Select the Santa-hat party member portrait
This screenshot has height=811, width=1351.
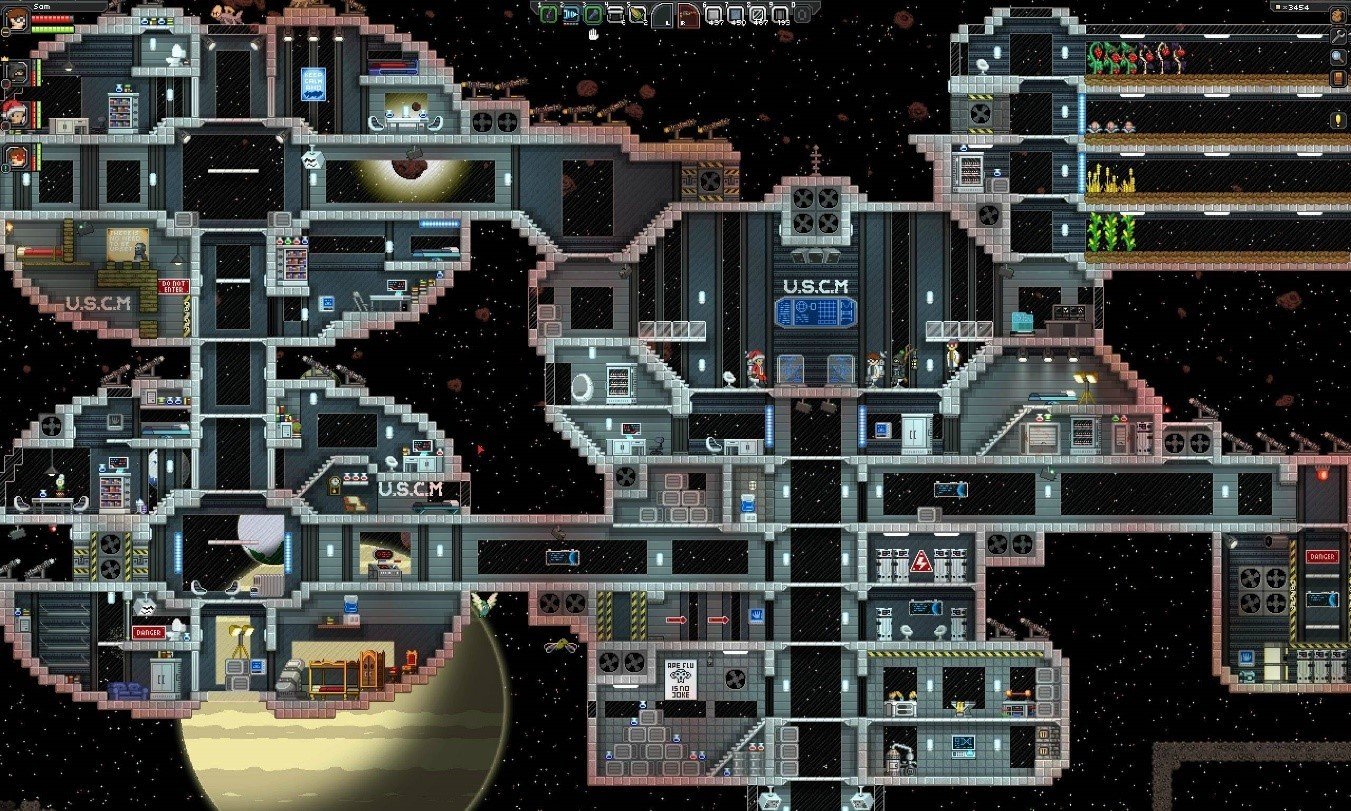(x=14, y=111)
